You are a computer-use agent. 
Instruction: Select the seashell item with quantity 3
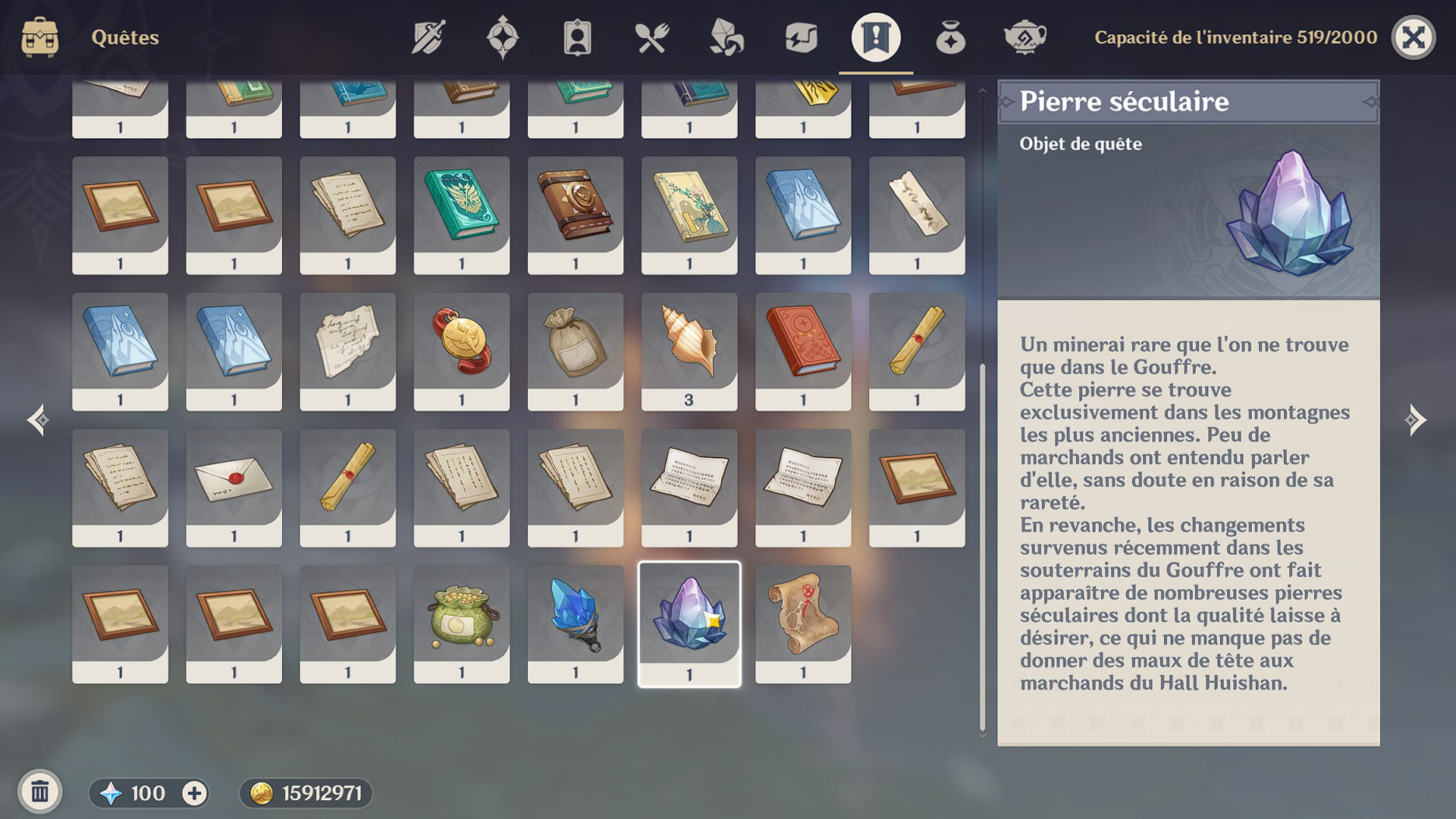689,351
